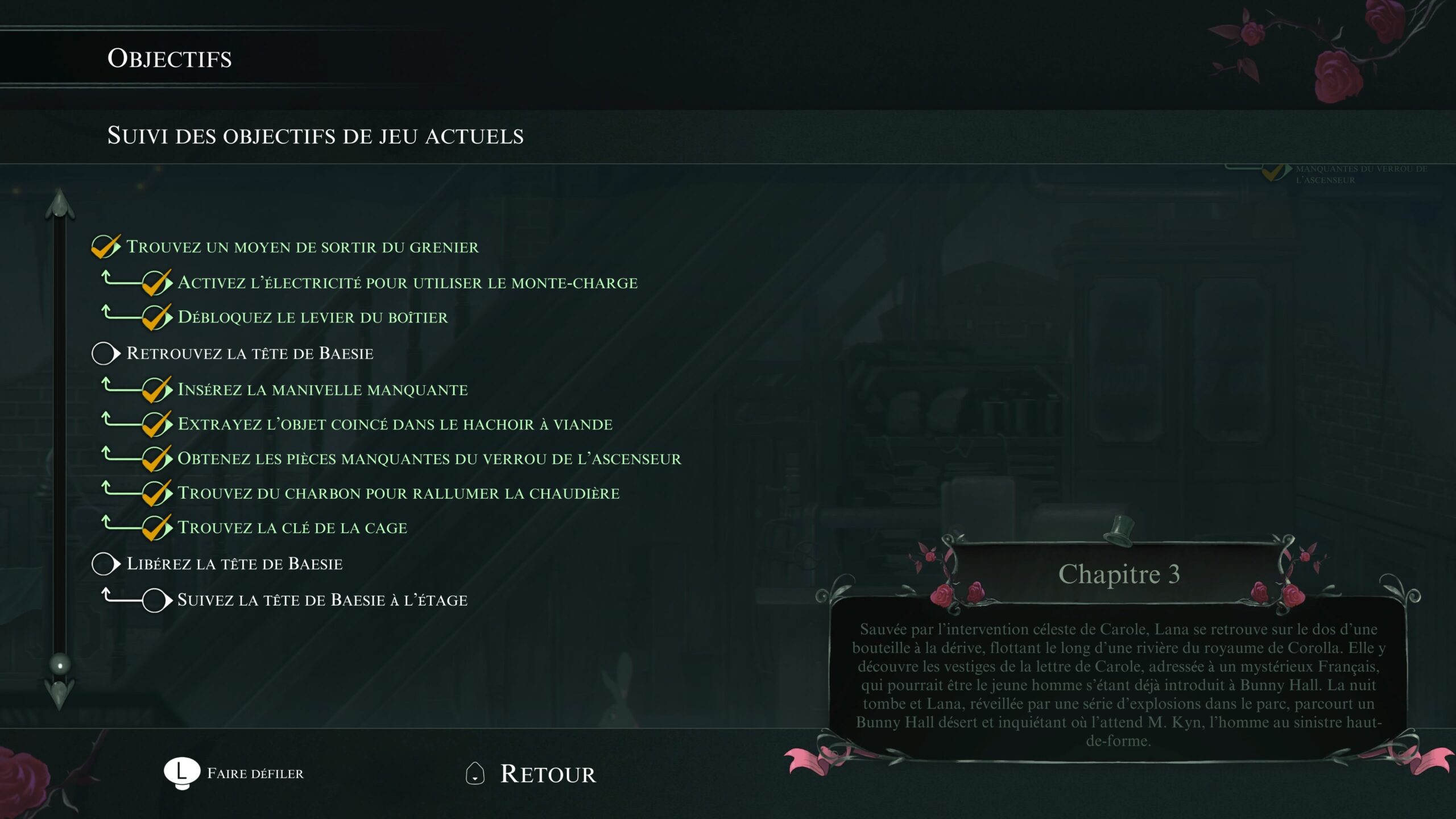Click 'Trouvez la clé de la cage' objective

pos(292,528)
